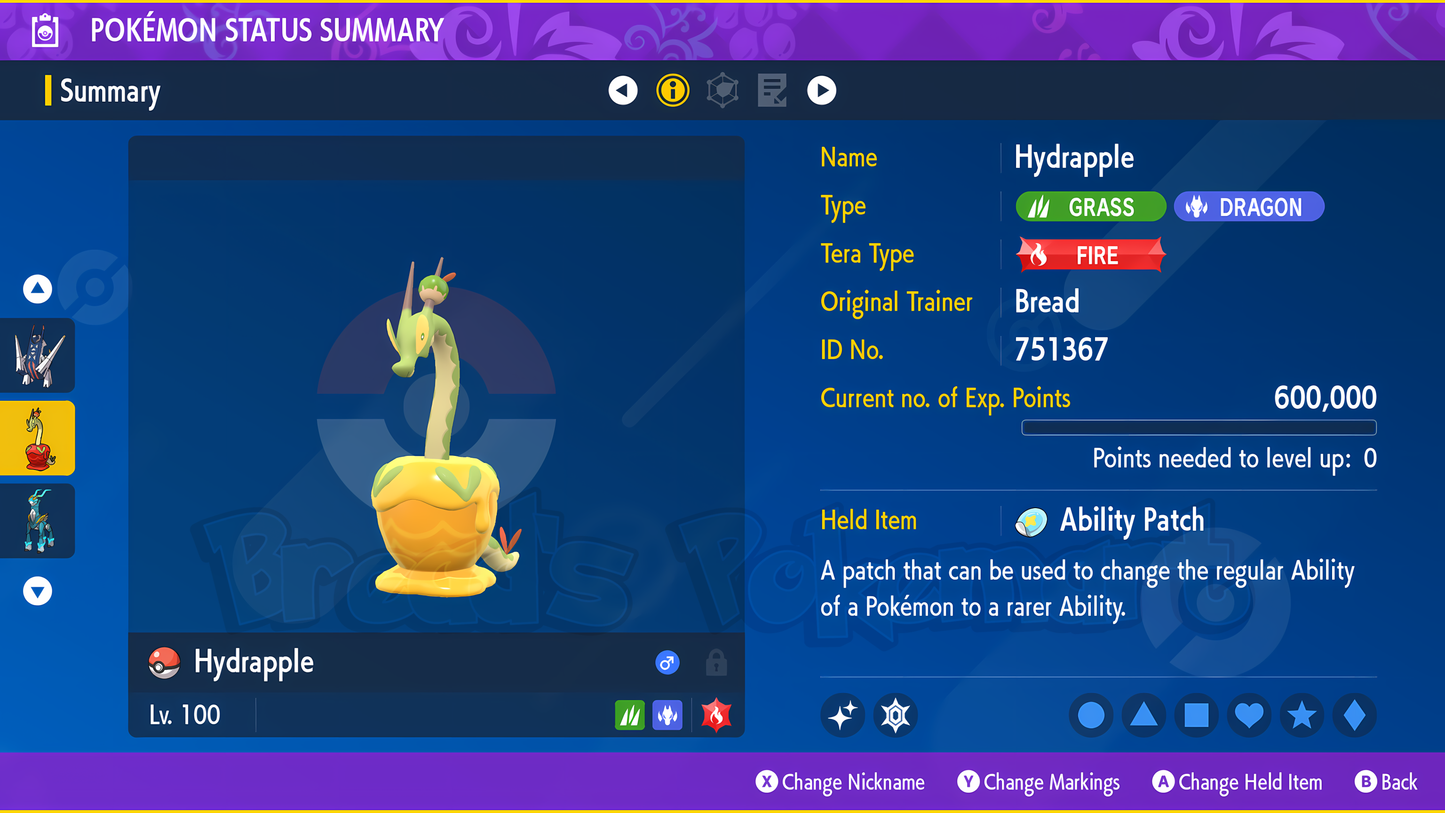Screen dimensions: 1445x813
Task: Click the Change Nickname option
Action: pos(840,782)
